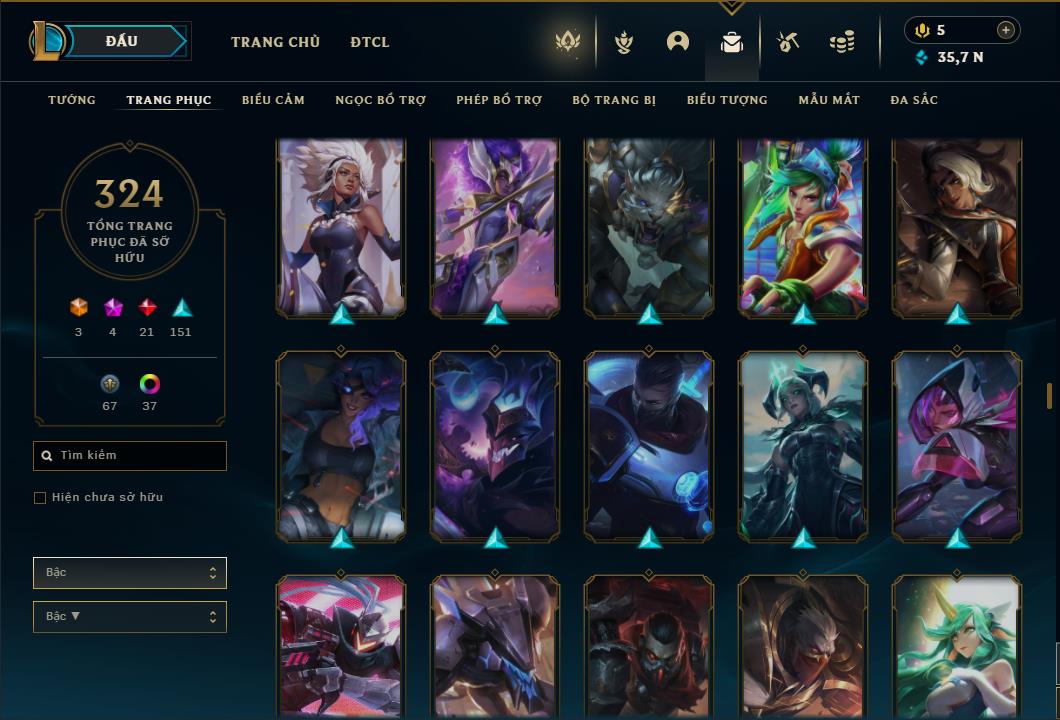Open the Bậc ▼ sort dropdown
Screen dimensions: 1060x720
(130, 617)
